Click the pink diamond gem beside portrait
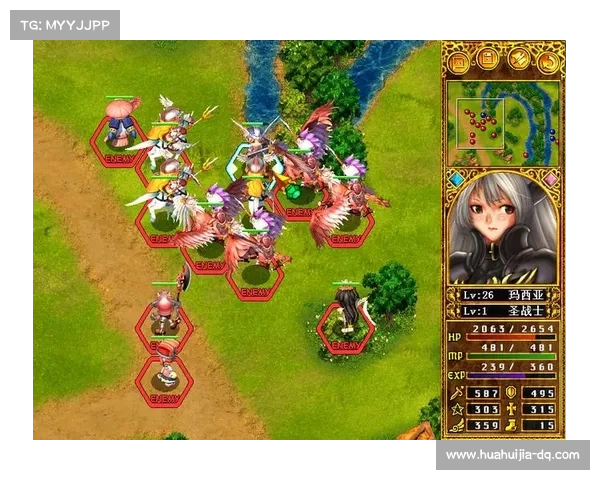The width and height of the screenshot is (600, 480). coord(550,179)
